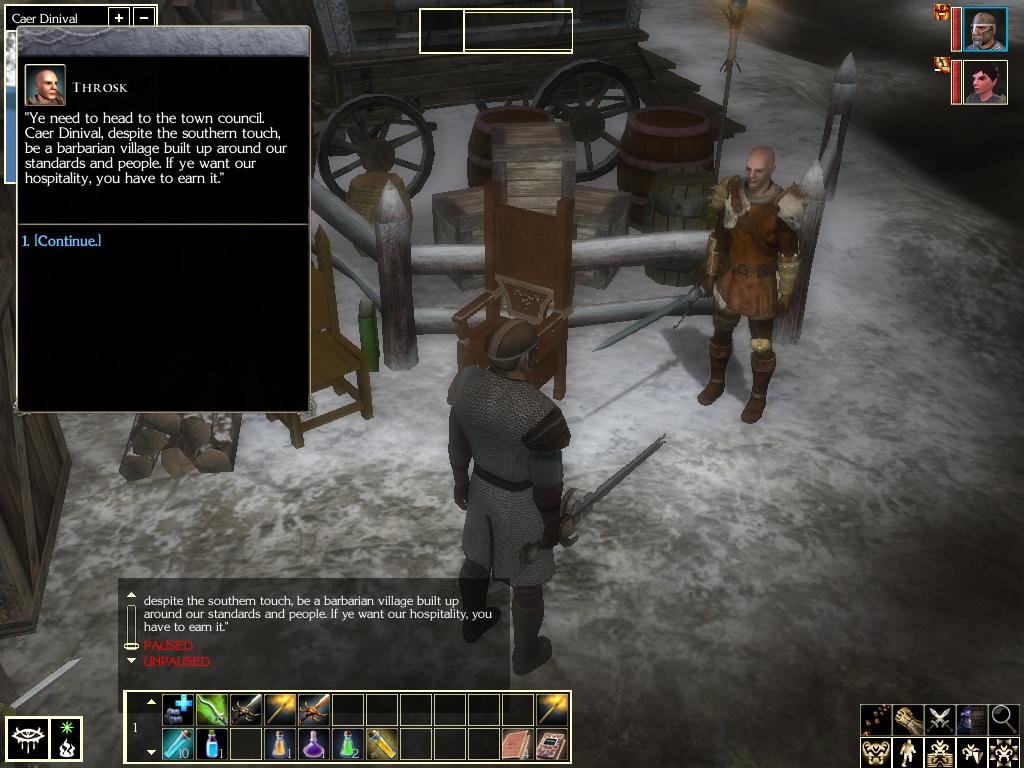Select the green glowing blade hotbar slot
The image size is (1024, 768).
click(x=212, y=709)
